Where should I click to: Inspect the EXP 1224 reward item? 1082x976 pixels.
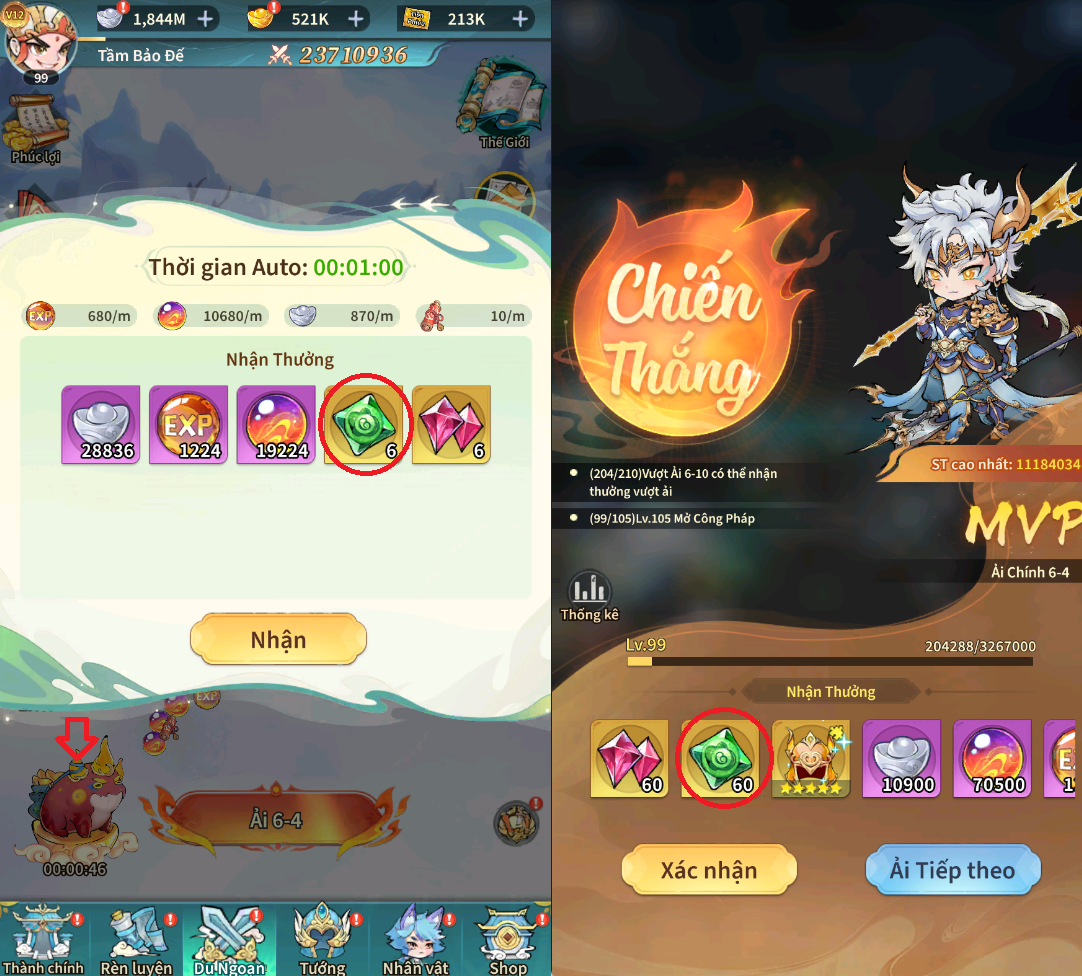(188, 425)
